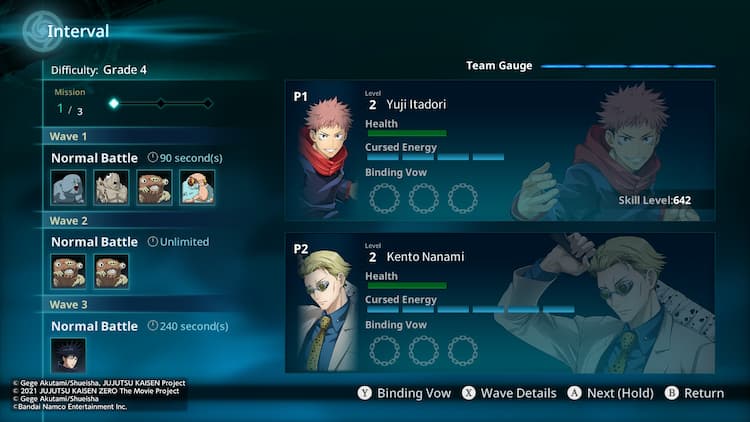
Task: Open the Wave 2 Normal Battle entry
Action: 95,242
